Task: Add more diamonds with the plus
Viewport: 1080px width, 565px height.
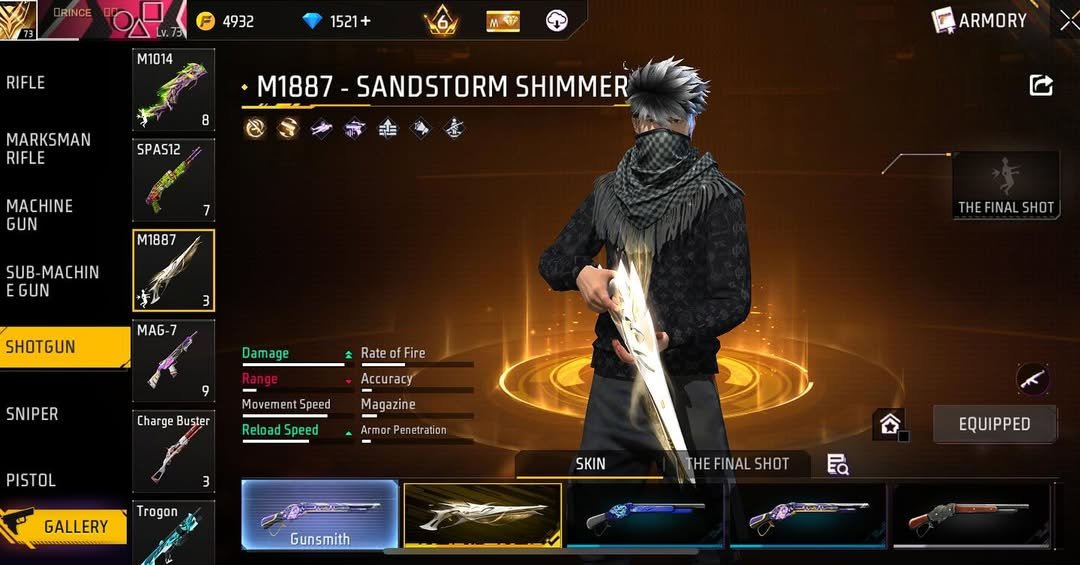Action: coord(365,21)
